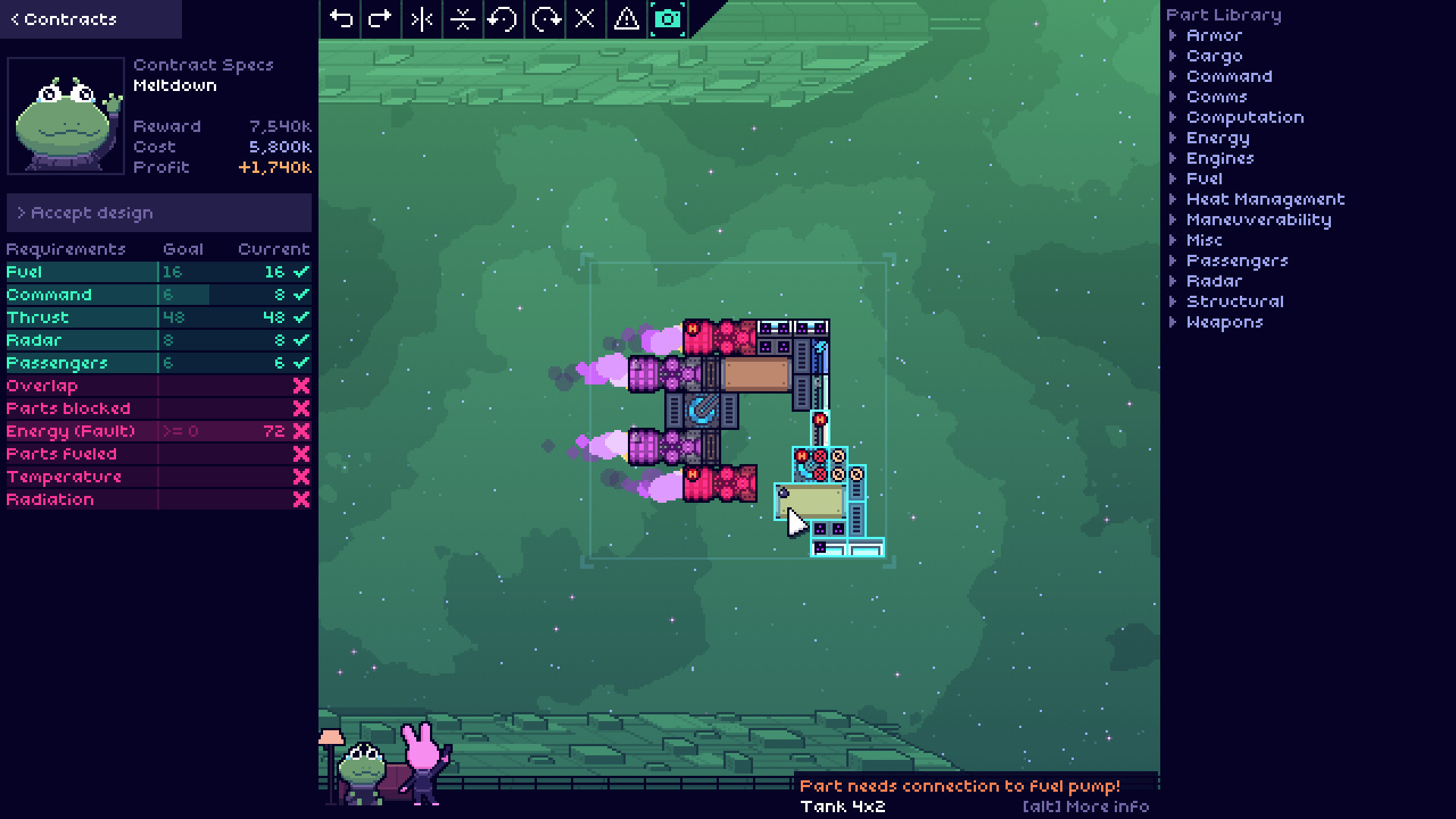Flip the part vertically

coord(463,19)
